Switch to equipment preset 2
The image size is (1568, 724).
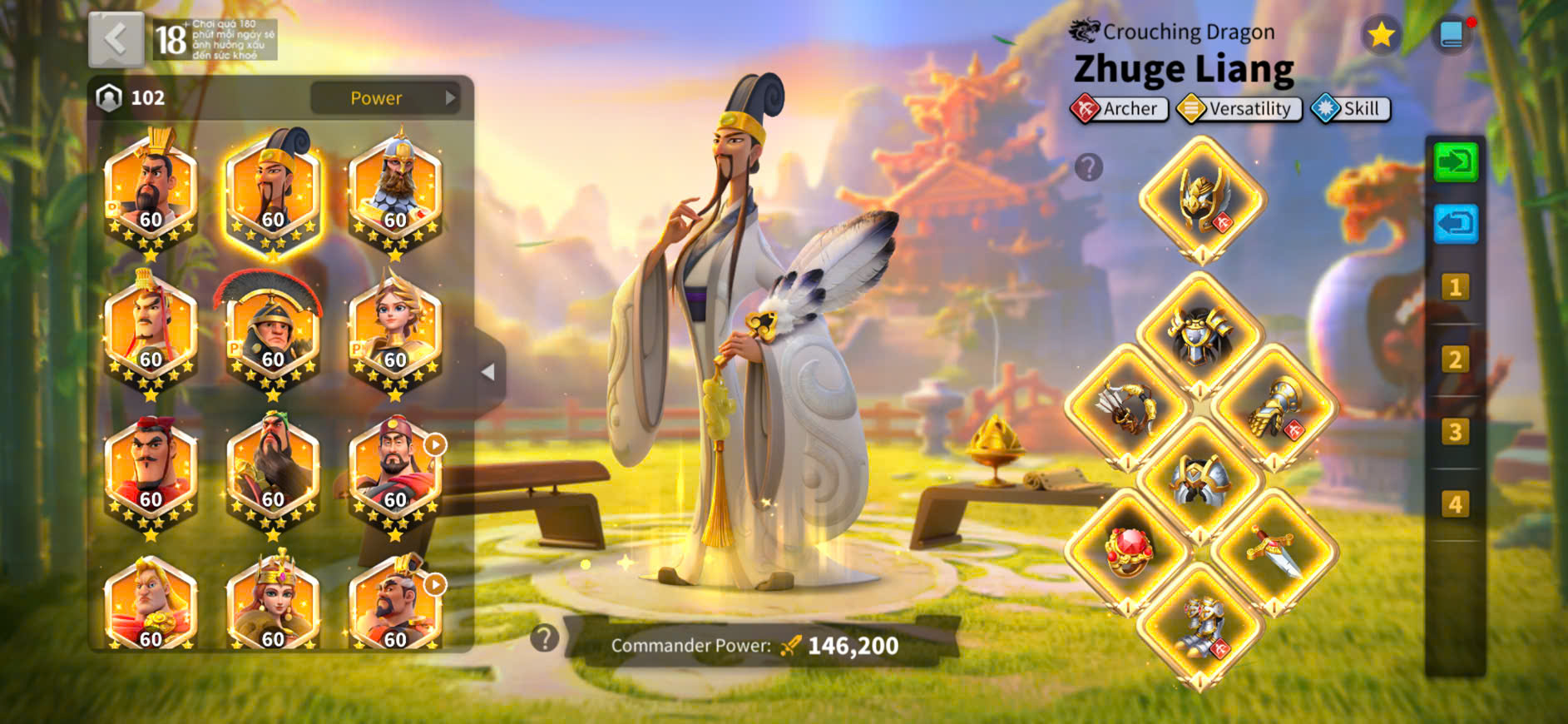1455,360
